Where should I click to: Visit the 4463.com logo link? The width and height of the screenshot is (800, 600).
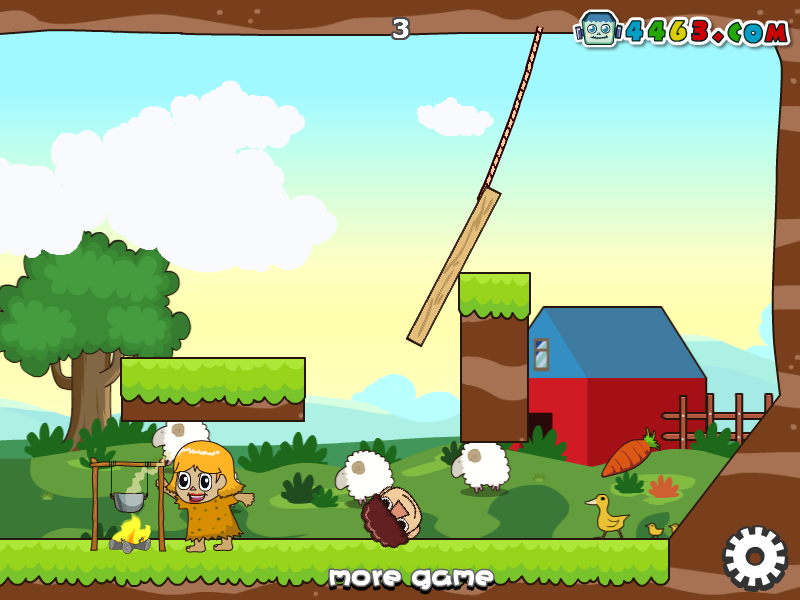pos(684,30)
